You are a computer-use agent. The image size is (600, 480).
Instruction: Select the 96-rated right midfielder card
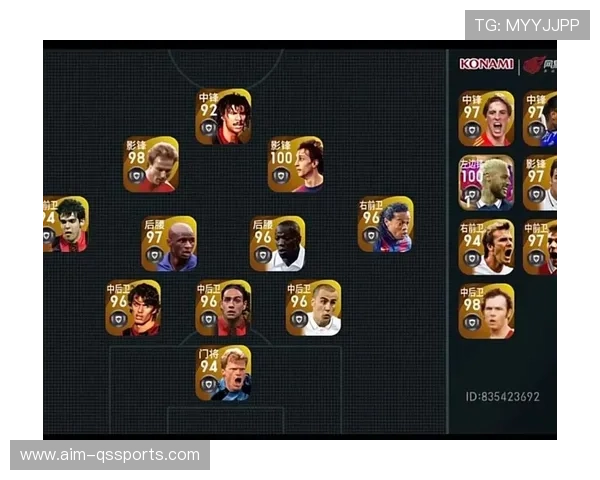[x=385, y=224]
